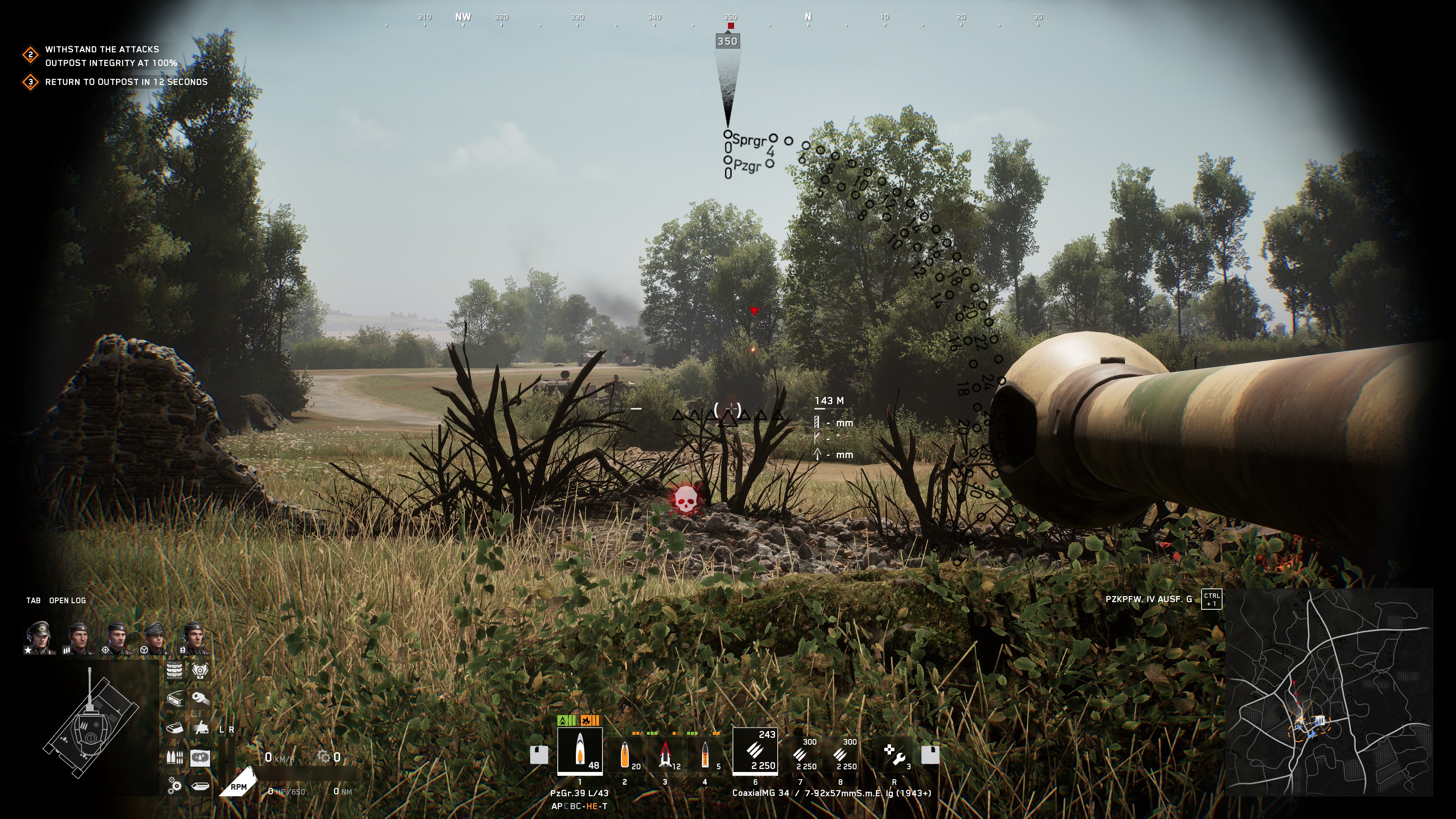Pick the red-tipped shell with 12 rounds
This screenshot has height=819, width=1456.
(665, 754)
